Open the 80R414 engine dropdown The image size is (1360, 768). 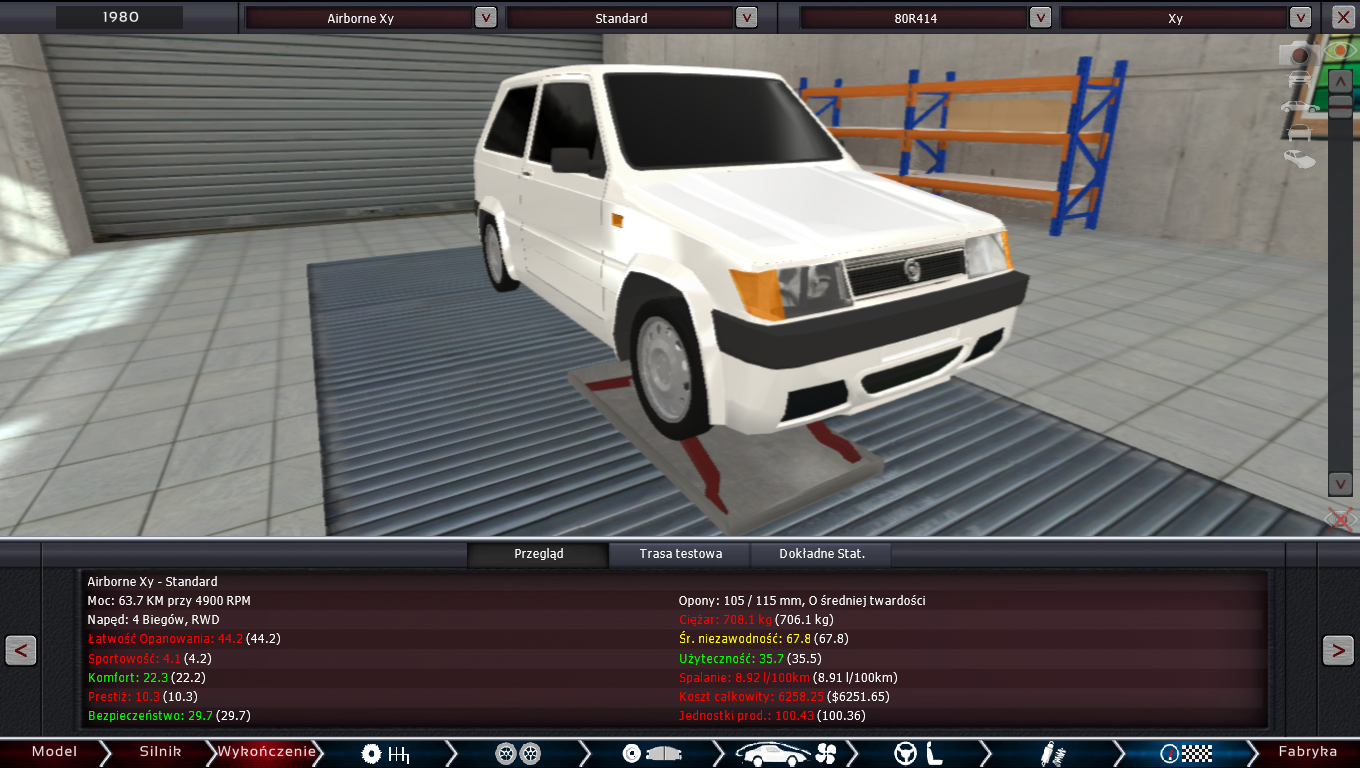pos(1040,17)
